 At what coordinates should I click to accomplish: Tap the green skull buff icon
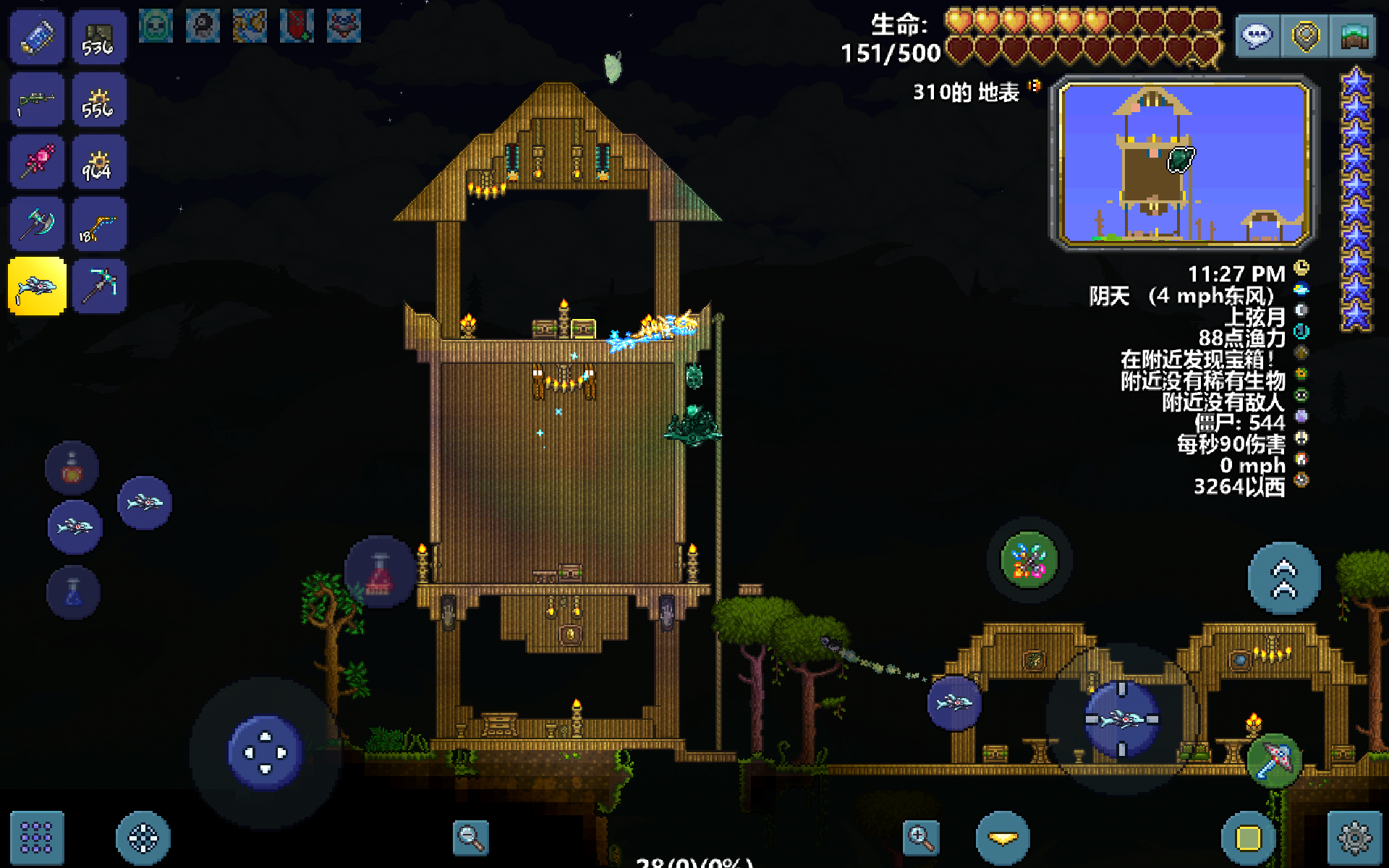click(156, 26)
